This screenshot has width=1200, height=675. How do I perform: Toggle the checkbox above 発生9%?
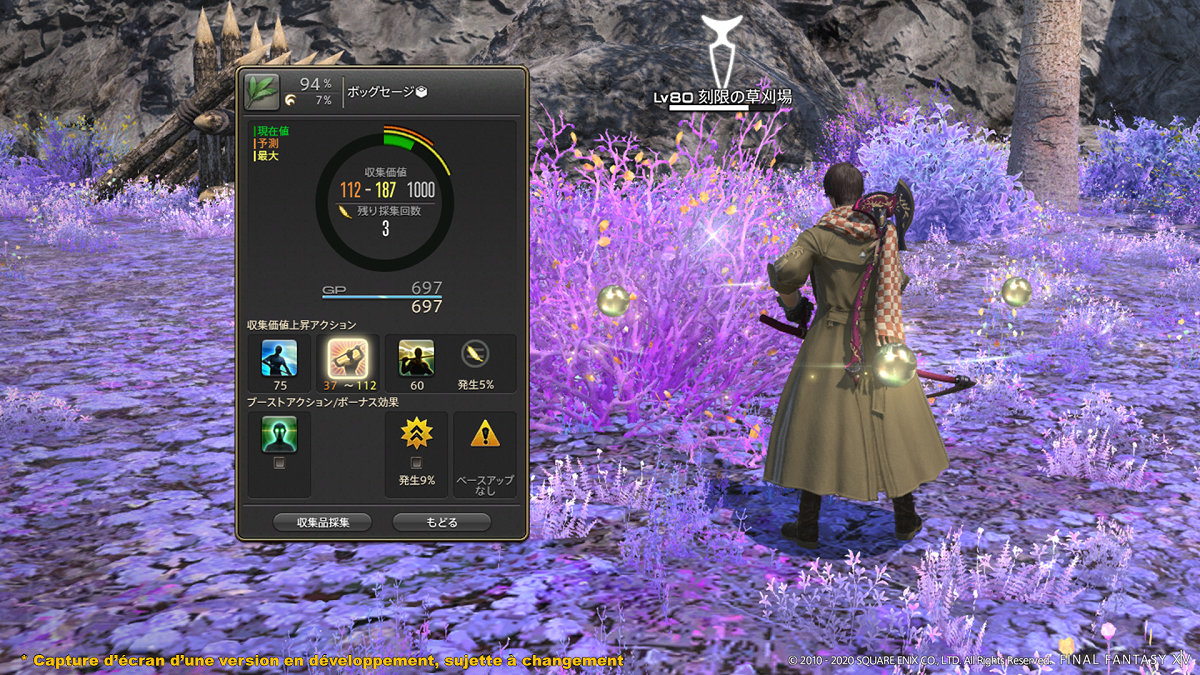click(416, 462)
